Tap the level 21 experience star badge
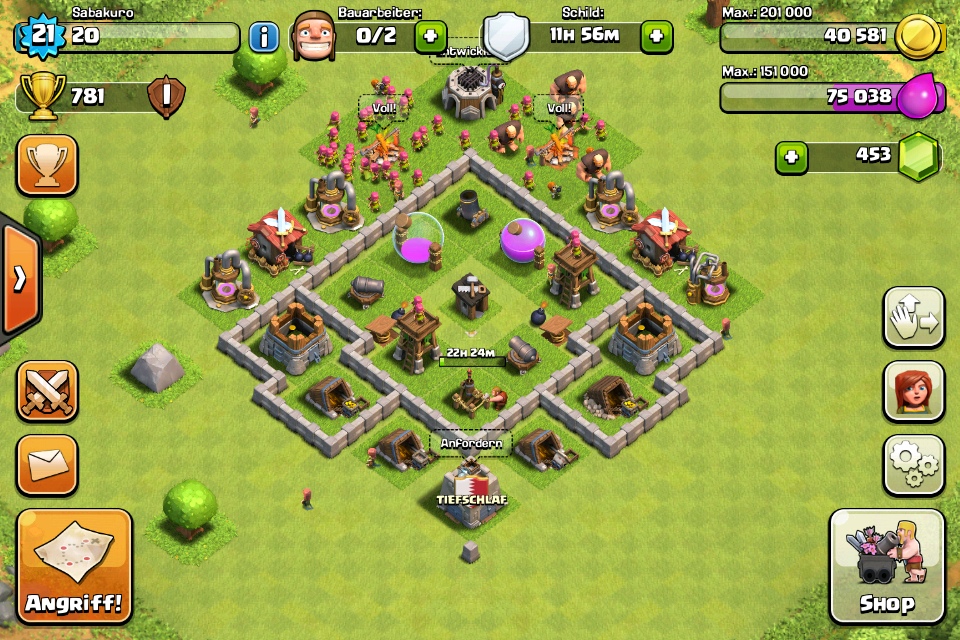 coord(40,37)
